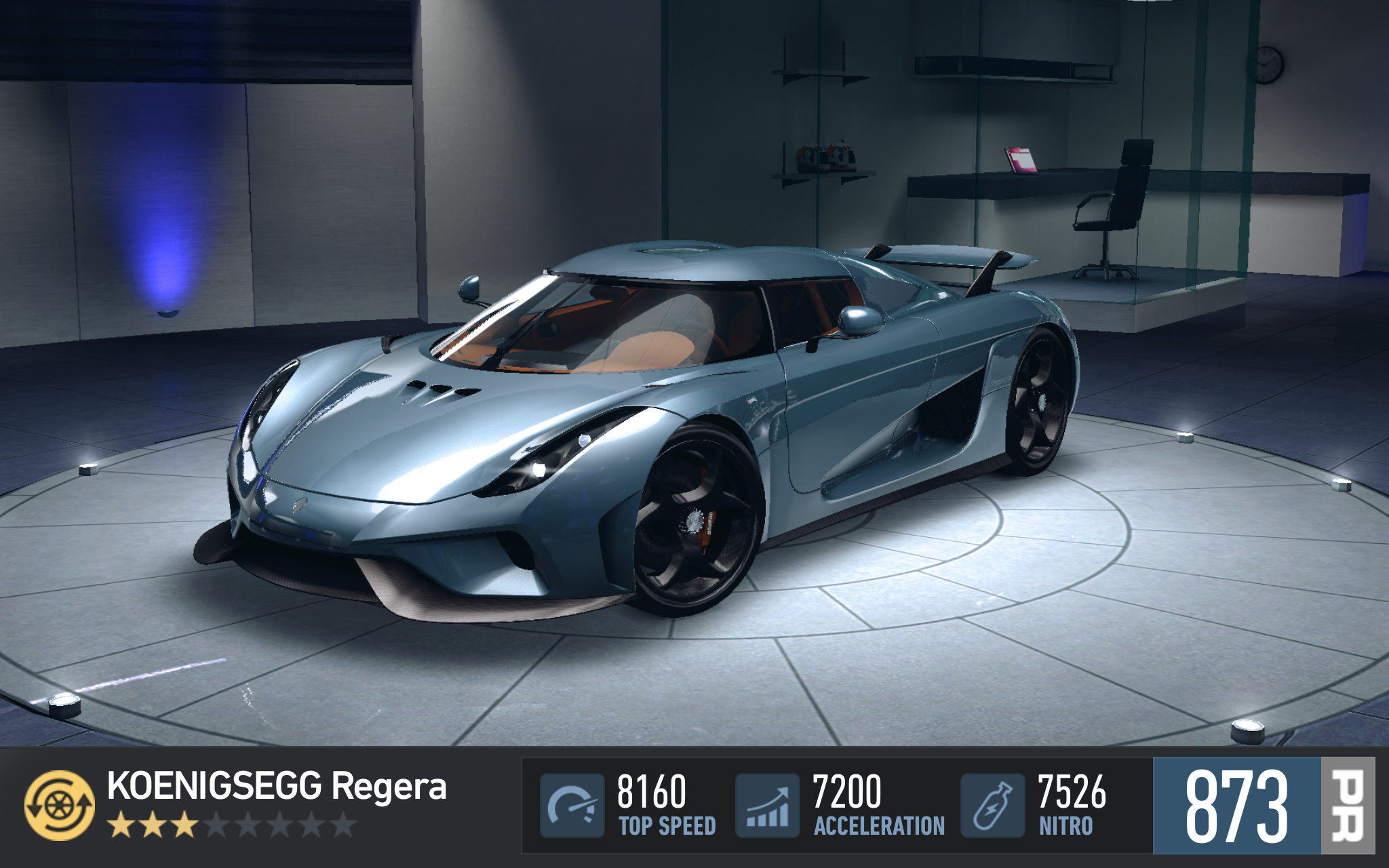Choose the Nitro bottle icon
The width and height of the screenshot is (1389, 868).
[x=992, y=806]
